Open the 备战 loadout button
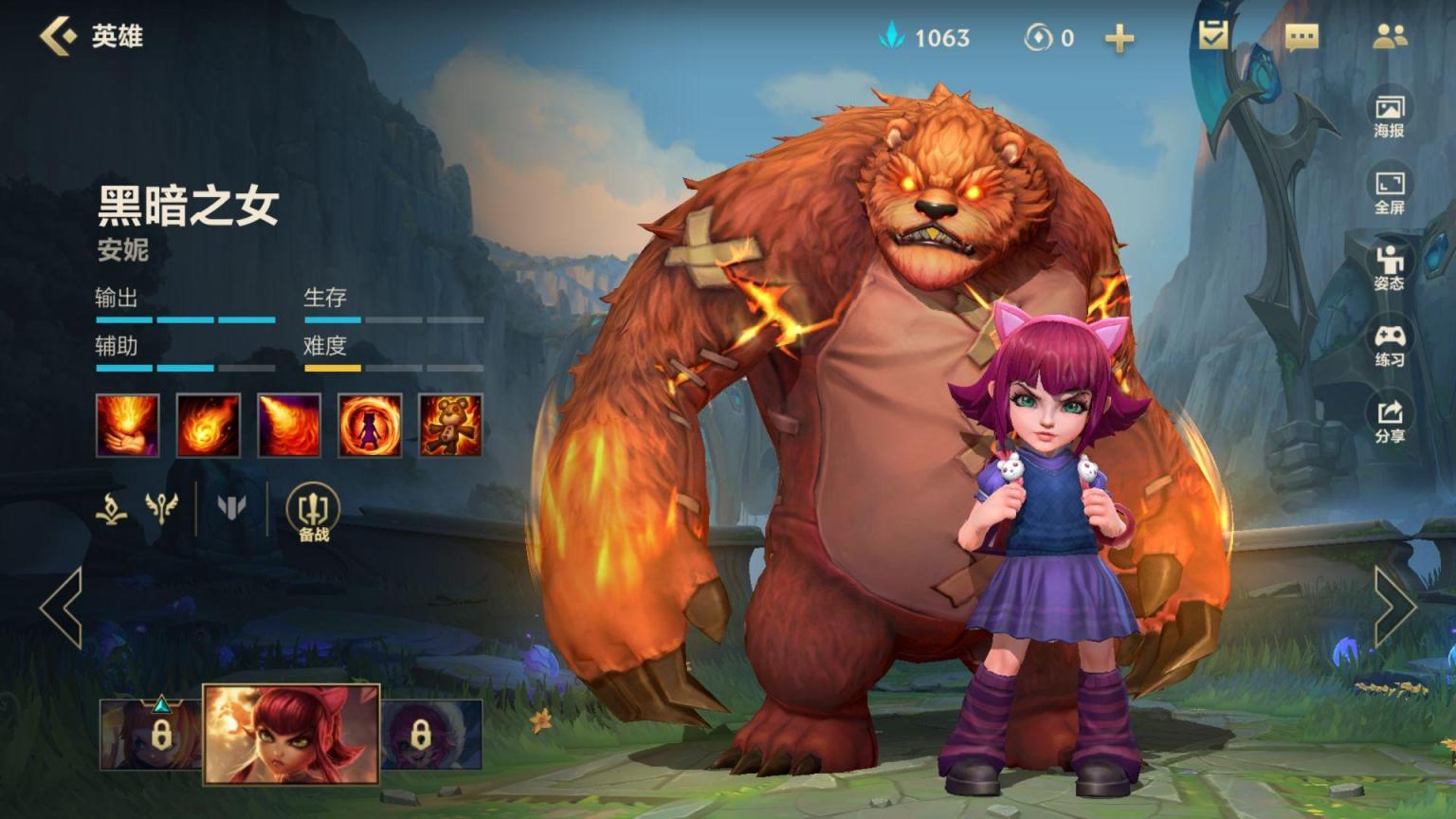The height and width of the screenshot is (819, 1456). 313,513
